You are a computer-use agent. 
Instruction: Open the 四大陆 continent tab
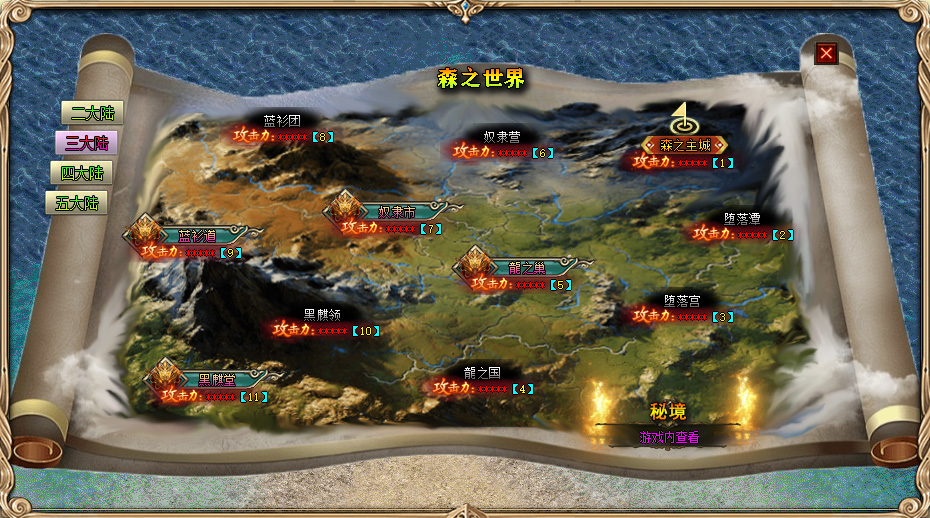81,173
